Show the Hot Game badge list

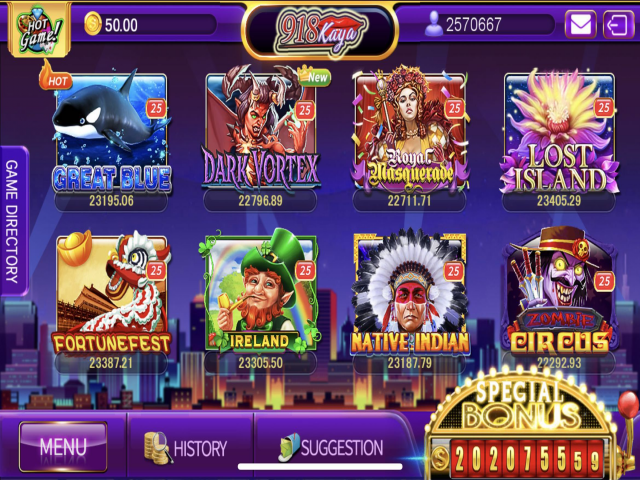37,25
